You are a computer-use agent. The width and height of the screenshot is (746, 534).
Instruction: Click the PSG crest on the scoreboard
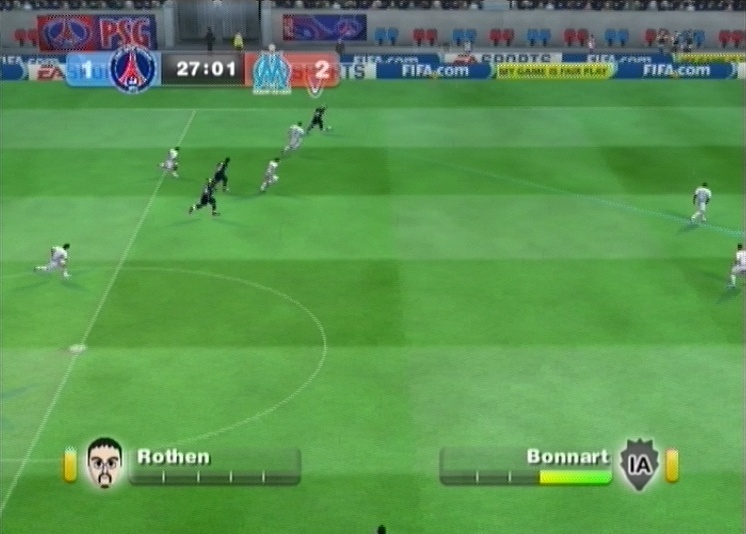[x=134, y=69]
